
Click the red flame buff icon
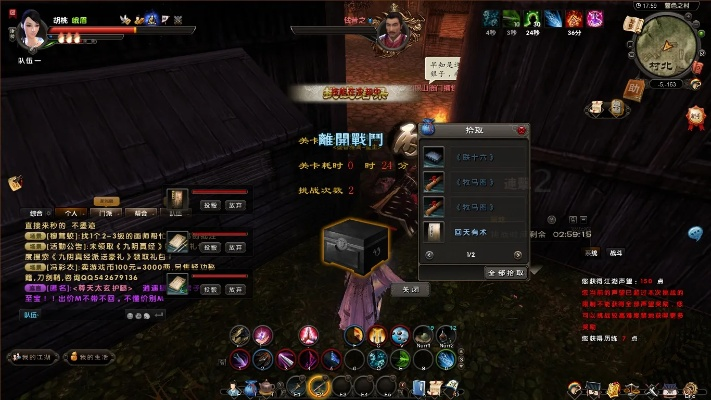coord(574,18)
